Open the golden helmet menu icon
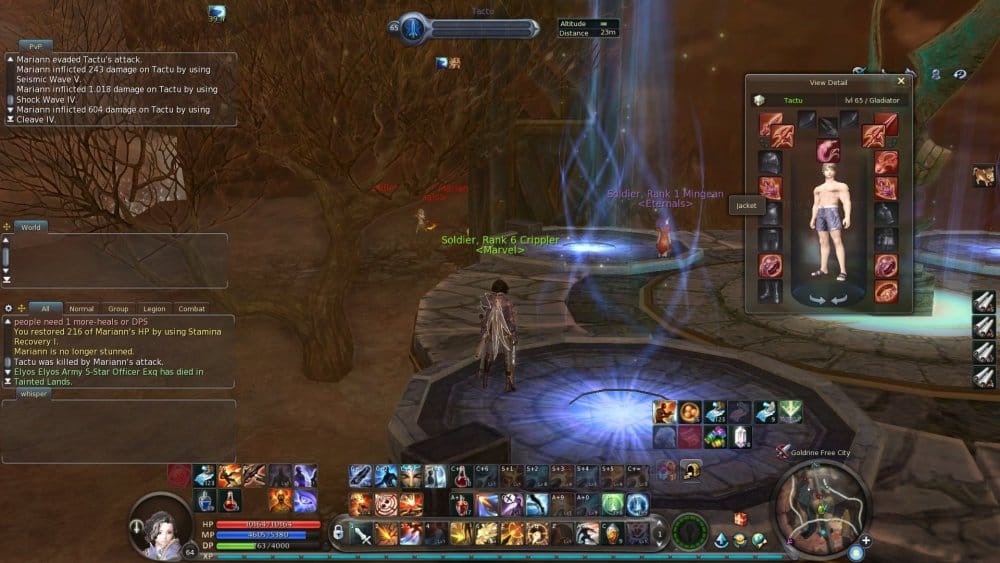The width and height of the screenshot is (1000, 563). click(691, 469)
